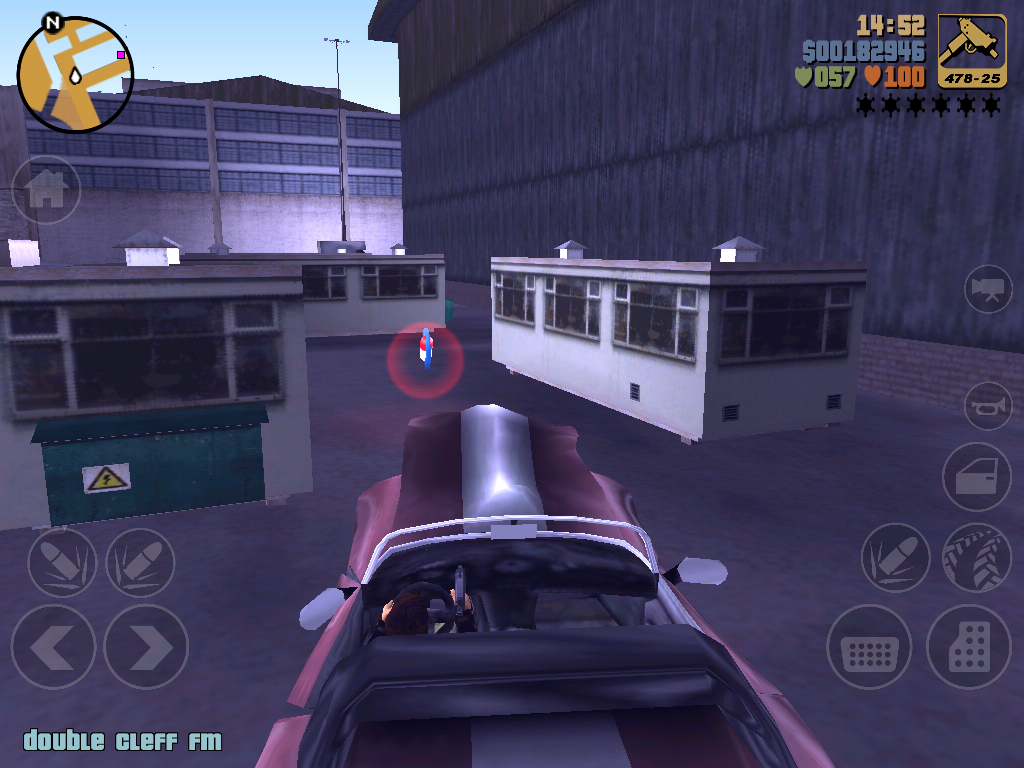Apply the handbrake tire button
Viewport: 1024px width, 768px height.
976,558
